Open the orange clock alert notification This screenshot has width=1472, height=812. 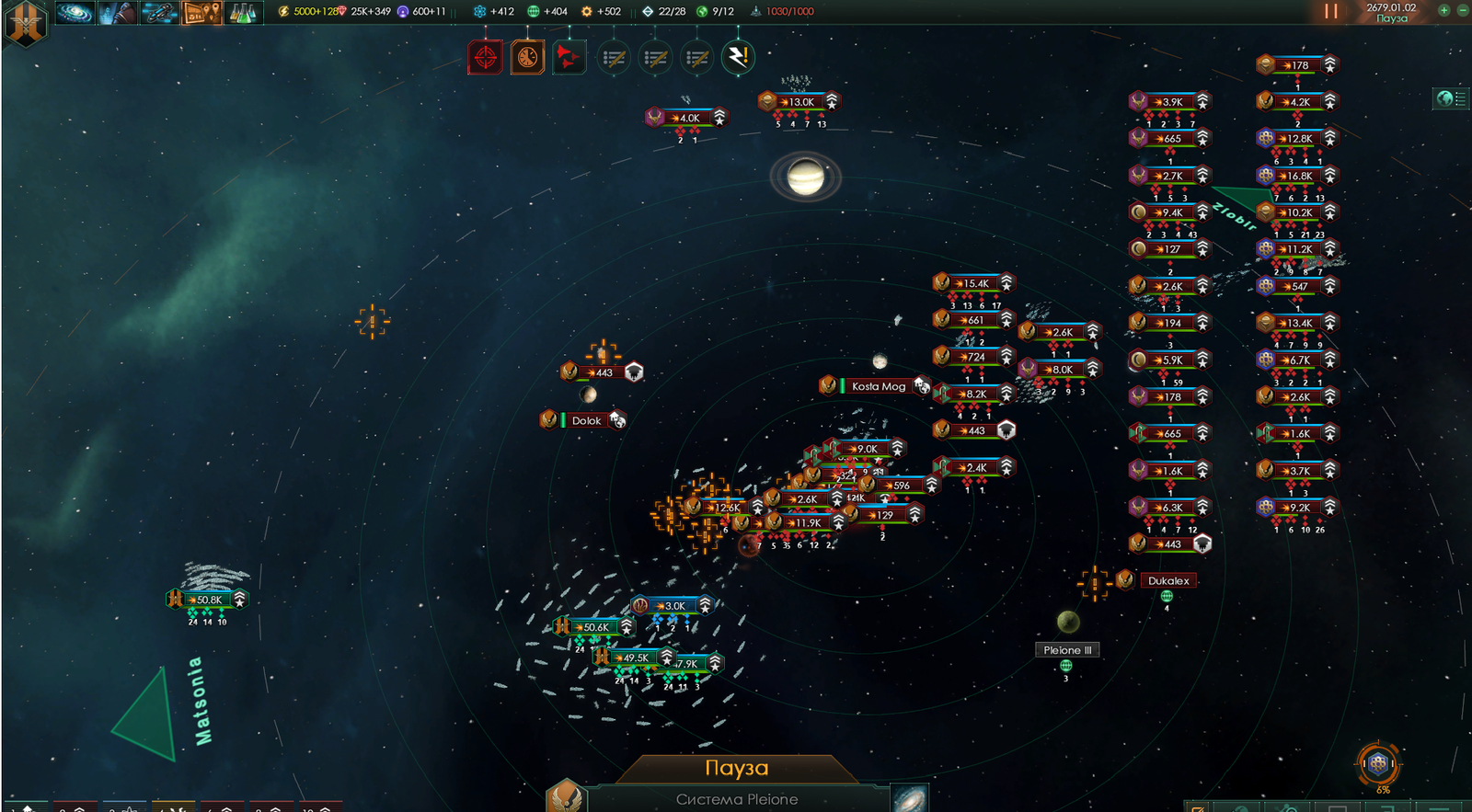(x=527, y=58)
